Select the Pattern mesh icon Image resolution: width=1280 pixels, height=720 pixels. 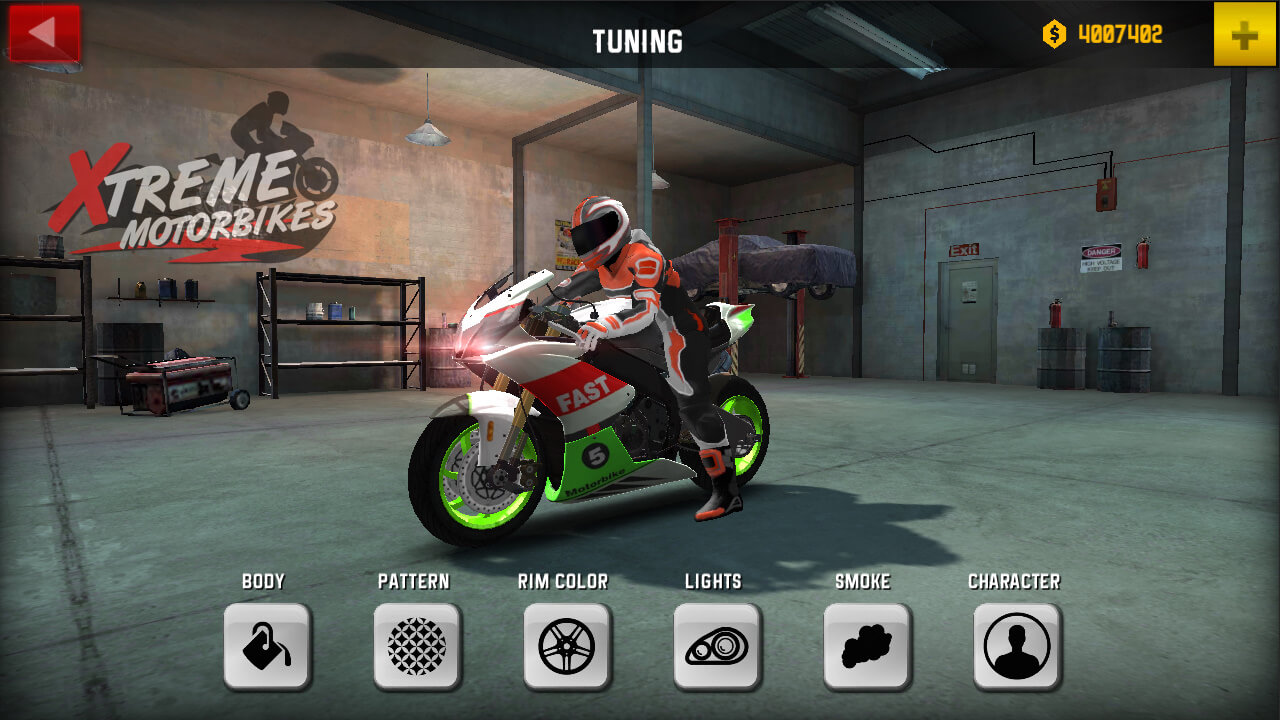click(x=416, y=645)
